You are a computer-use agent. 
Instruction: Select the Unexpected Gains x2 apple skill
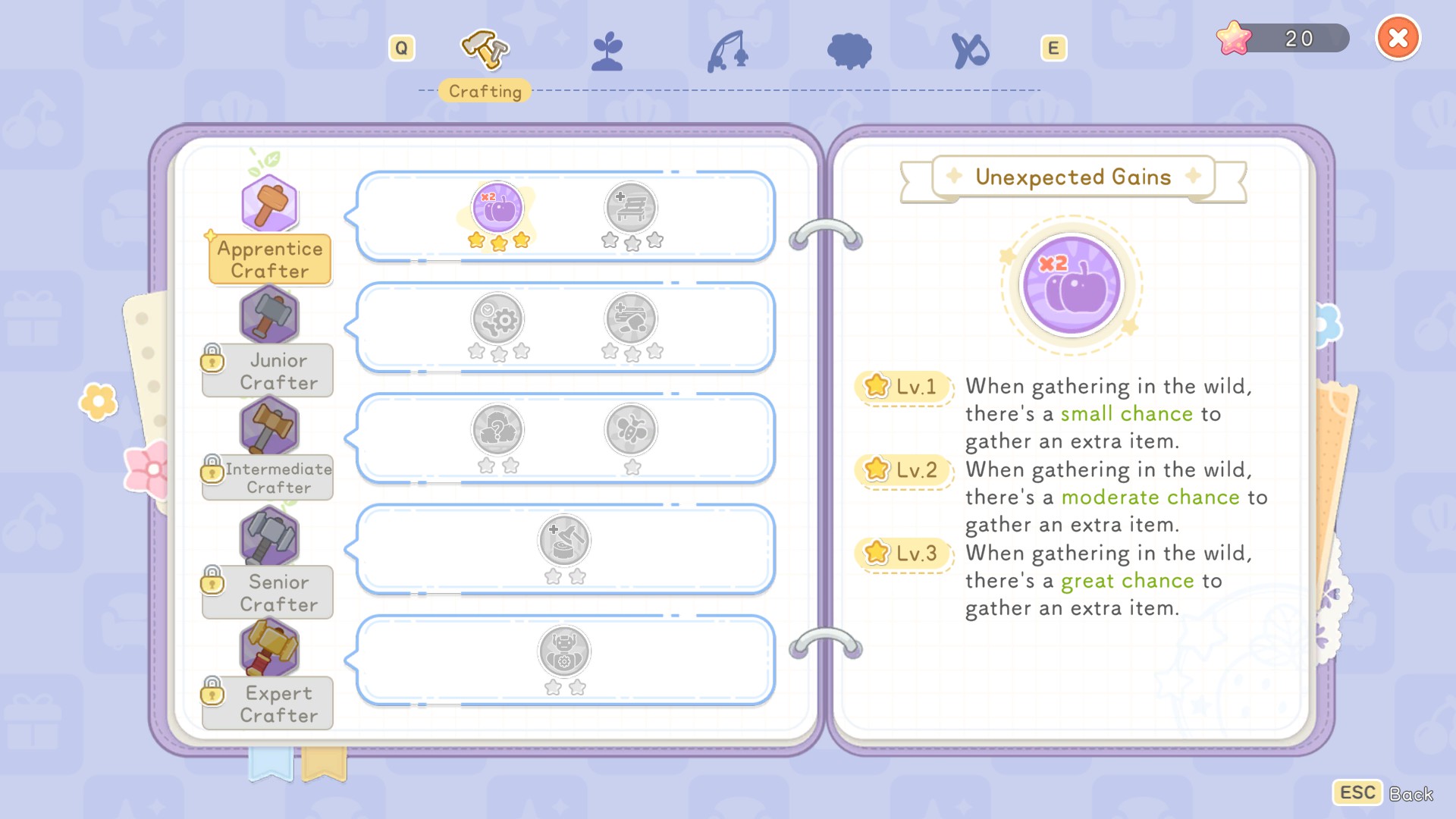click(497, 208)
